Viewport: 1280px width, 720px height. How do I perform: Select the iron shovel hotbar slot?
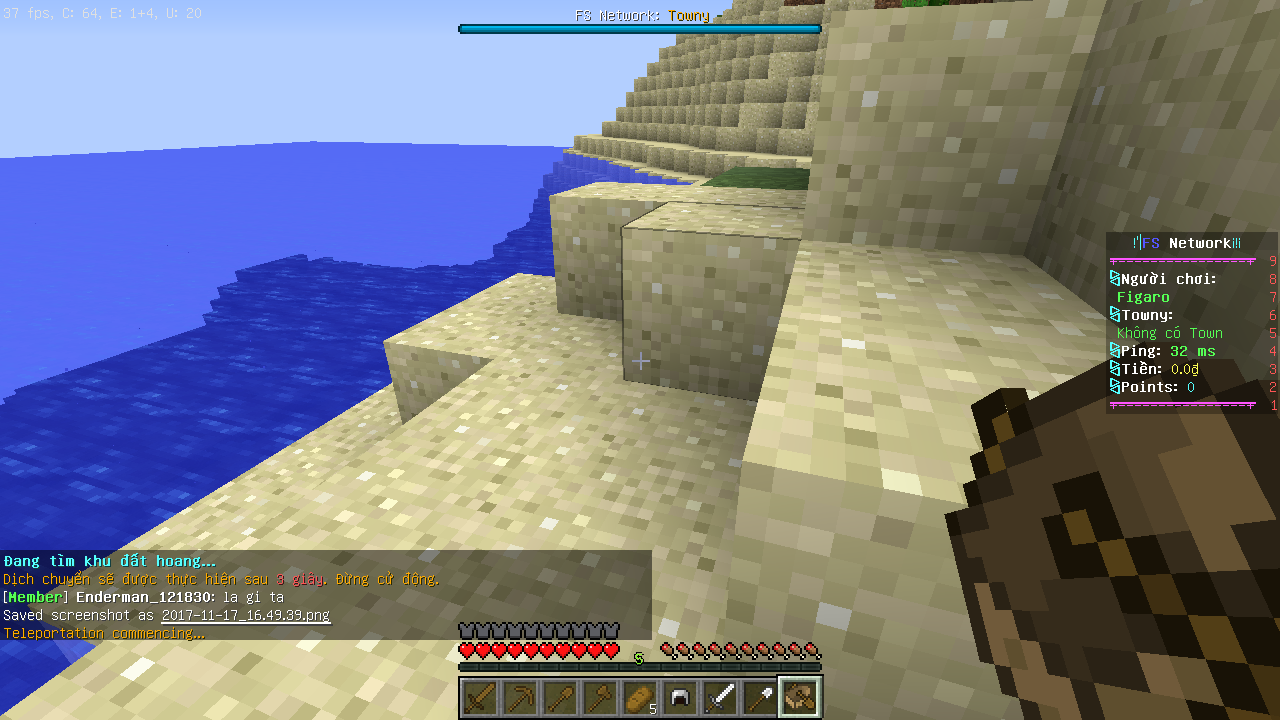tap(760, 697)
